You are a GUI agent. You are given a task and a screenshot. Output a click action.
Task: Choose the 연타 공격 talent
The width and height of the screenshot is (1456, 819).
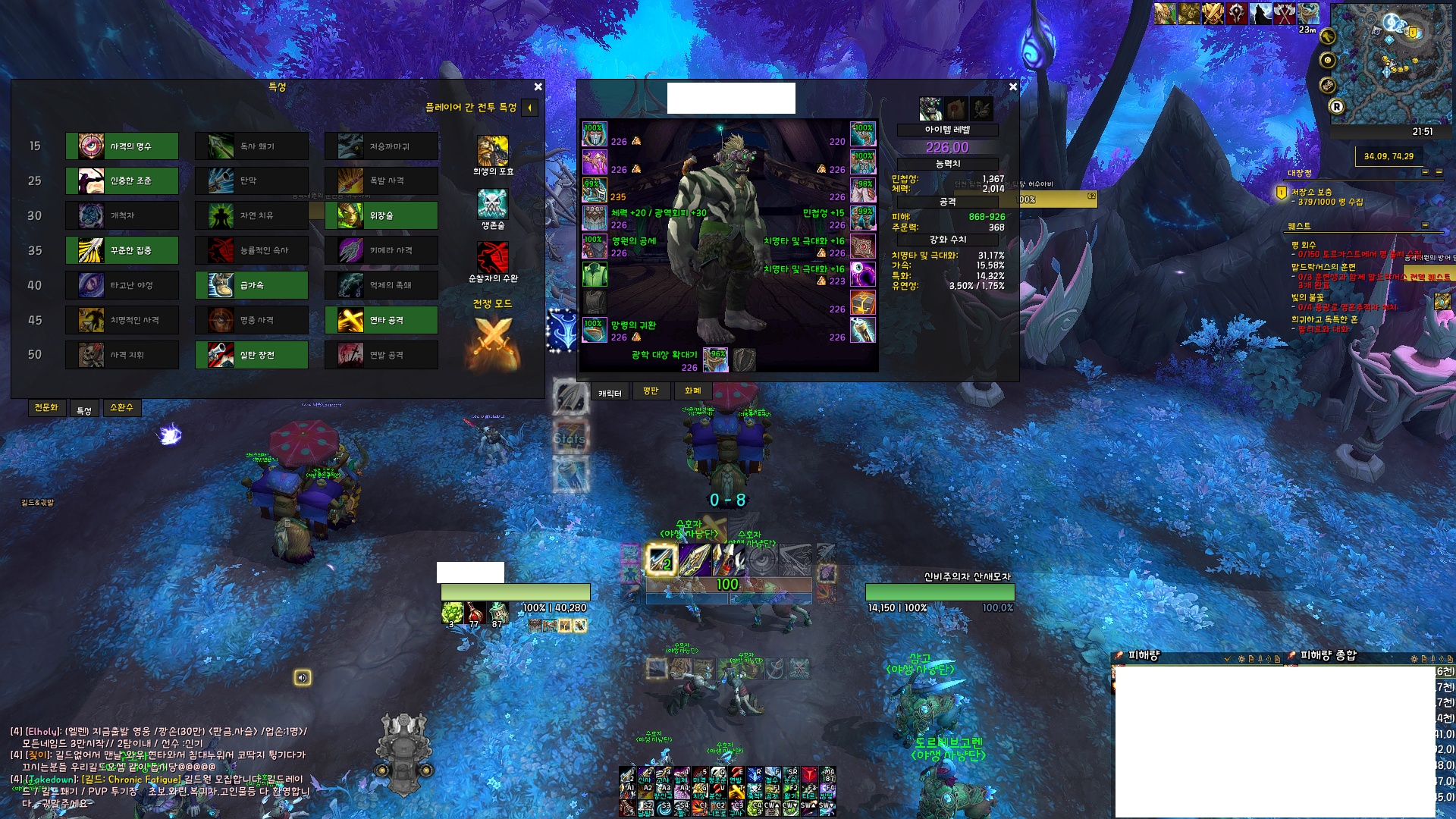coord(381,320)
